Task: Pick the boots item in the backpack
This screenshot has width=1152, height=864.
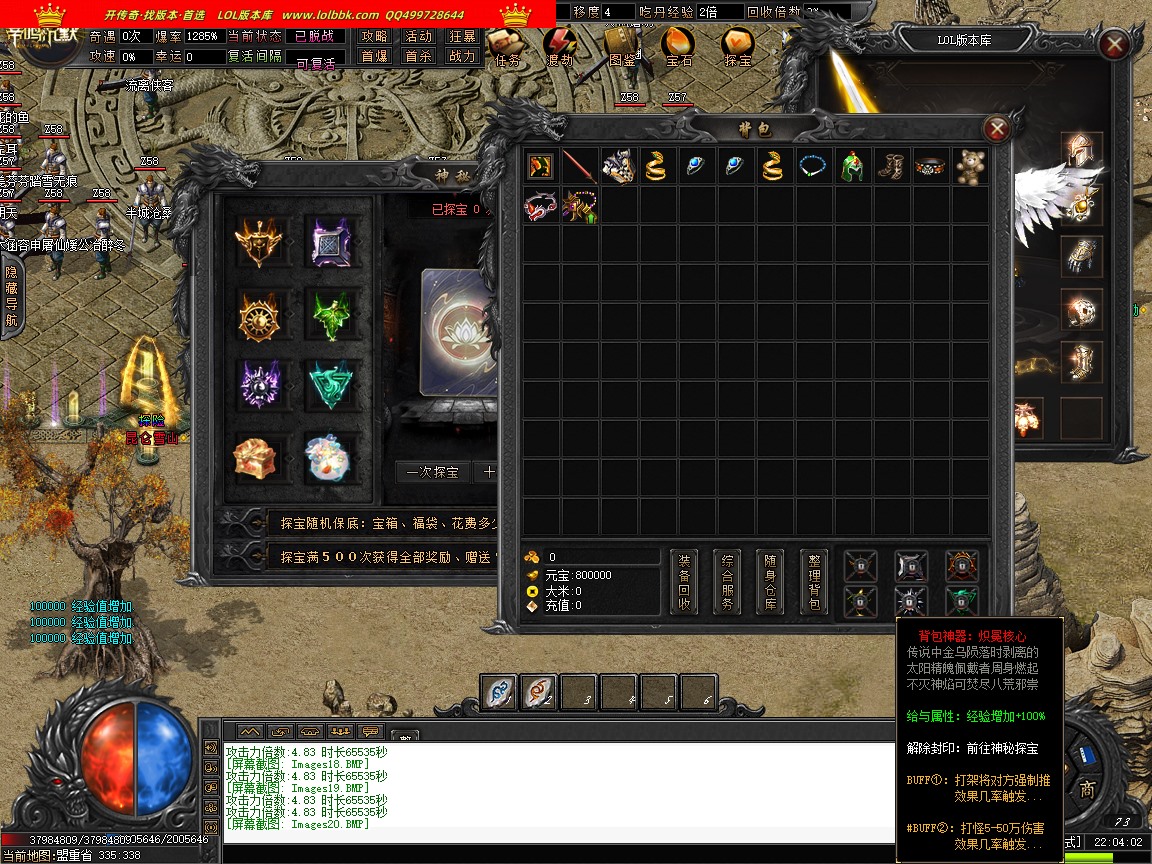Action: click(x=891, y=166)
